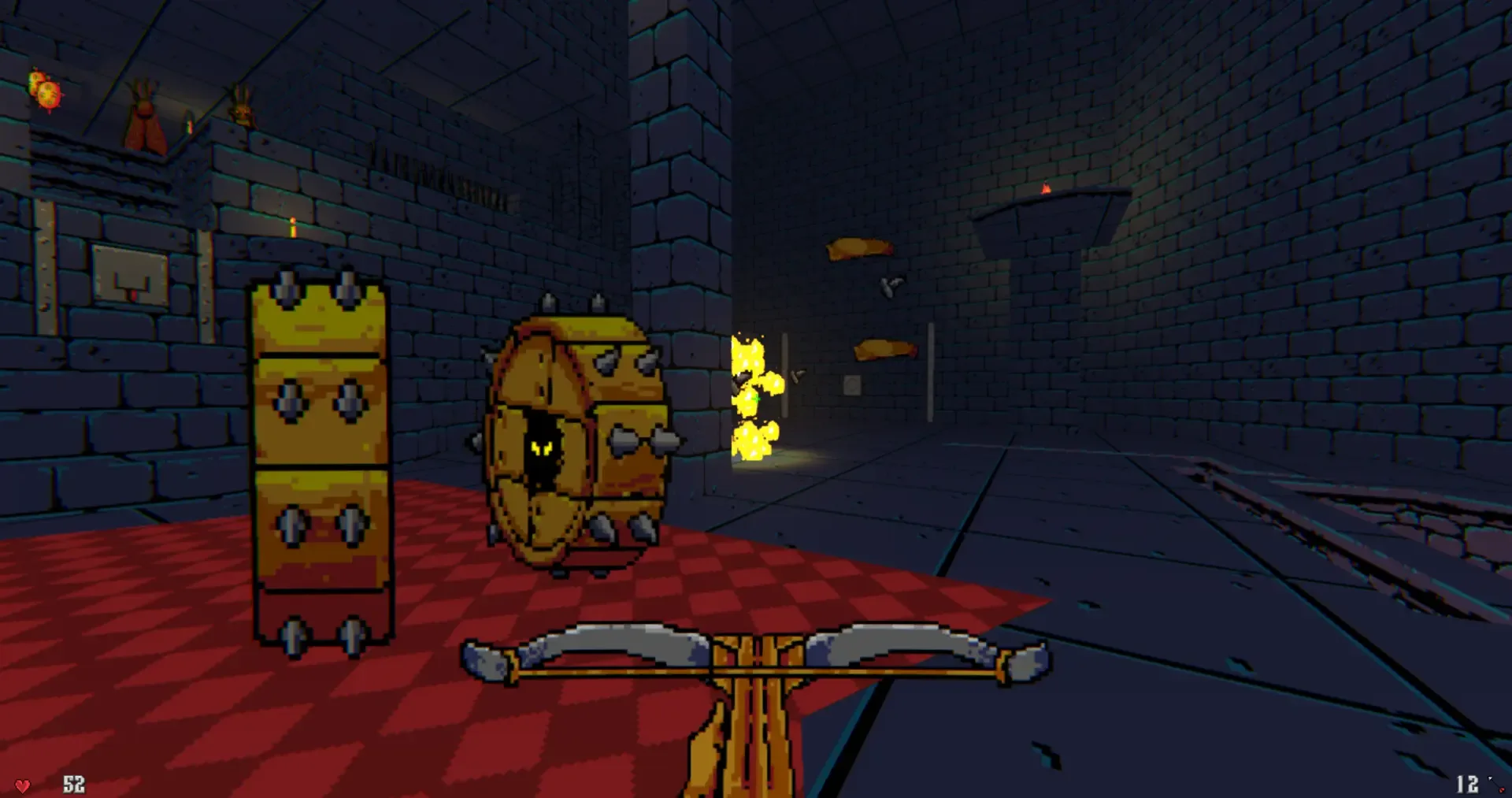Screen dimensions: 1512x798
Task: Click the spiked golden pillar block
Action: 319,457
